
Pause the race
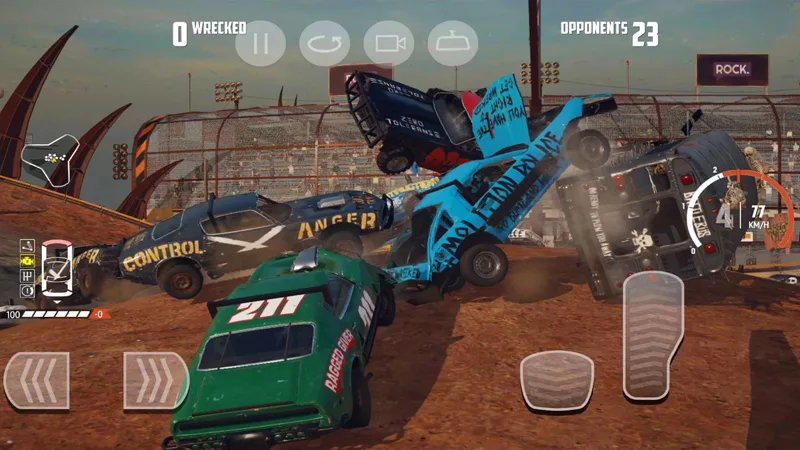click(x=260, y=44)
